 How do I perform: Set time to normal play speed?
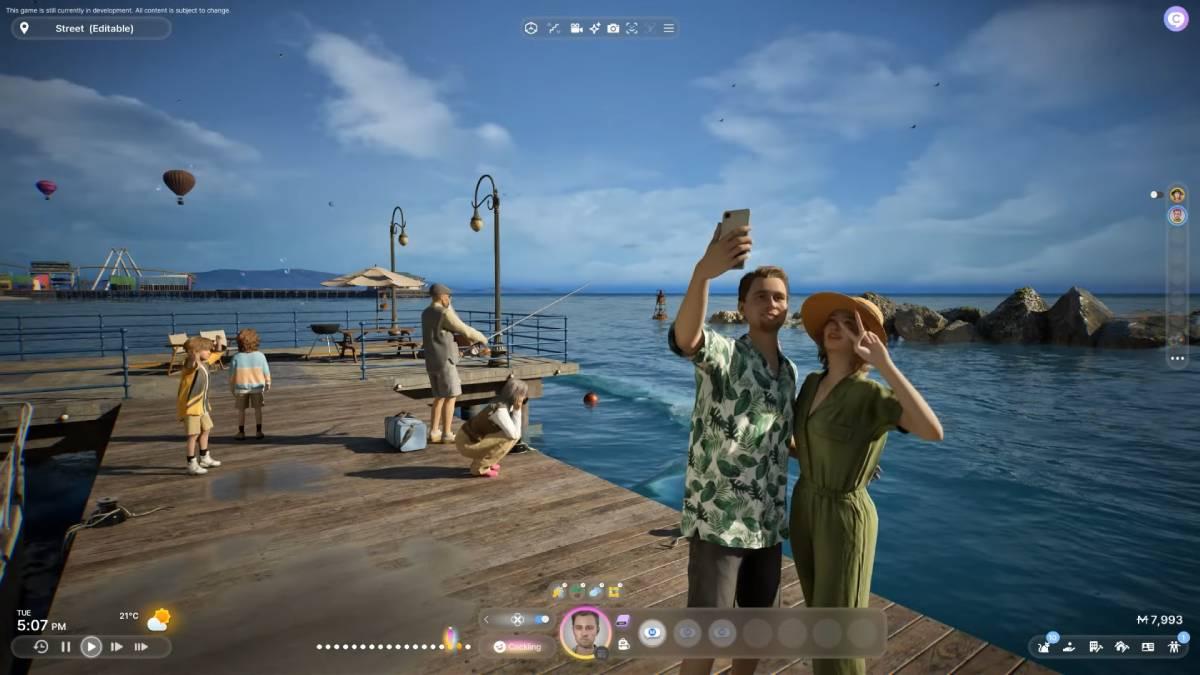pyautogui.click(x=91, y=647)
